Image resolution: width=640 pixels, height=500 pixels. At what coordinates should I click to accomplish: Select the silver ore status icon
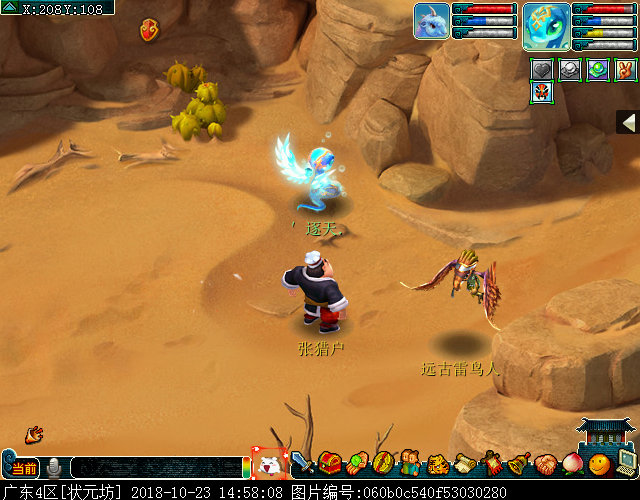point(569,69)
